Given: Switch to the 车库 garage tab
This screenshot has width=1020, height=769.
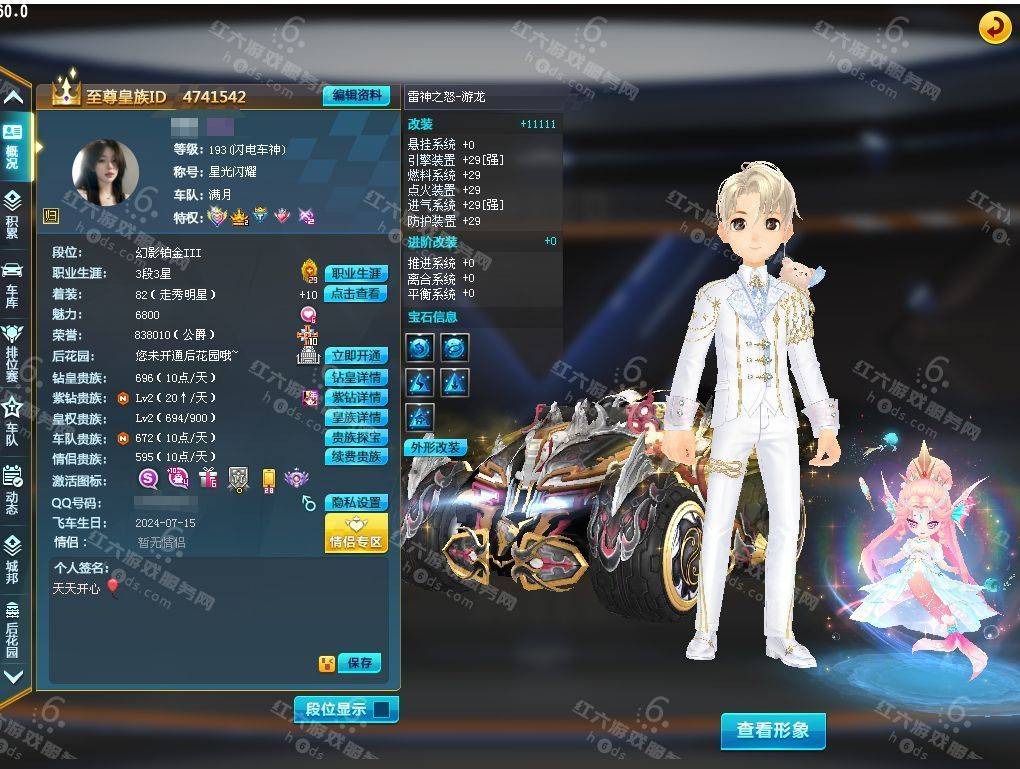Looking at the screenshot, I should click(x=13, y=282).
